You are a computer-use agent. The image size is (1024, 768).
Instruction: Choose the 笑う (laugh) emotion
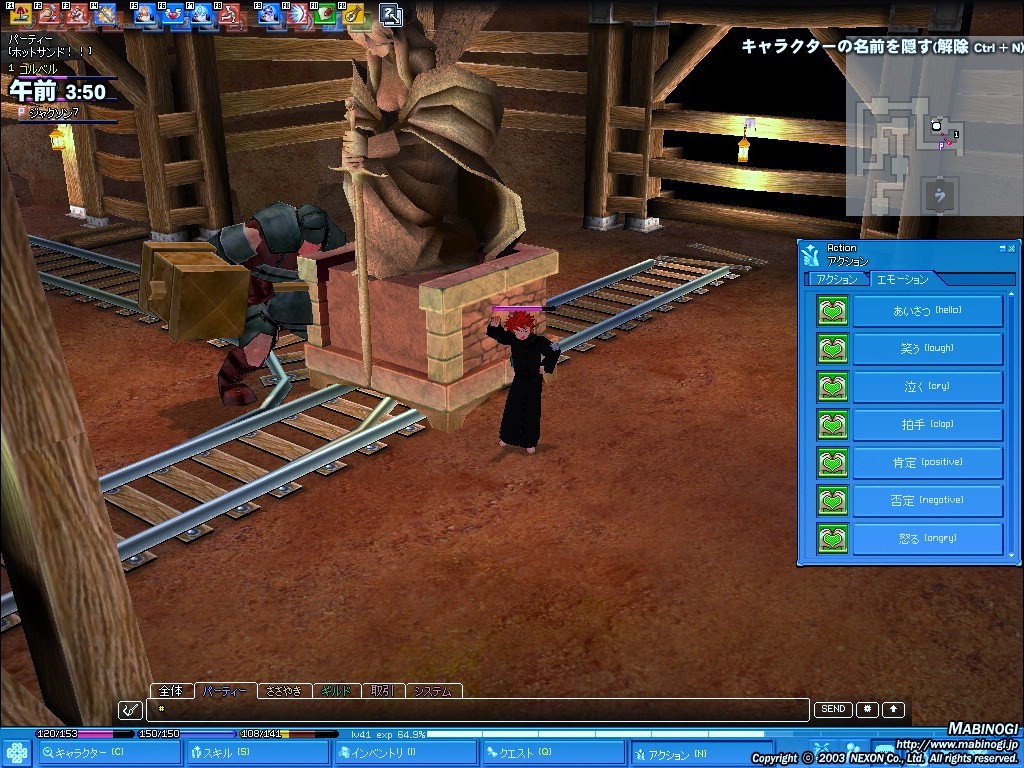927,349
